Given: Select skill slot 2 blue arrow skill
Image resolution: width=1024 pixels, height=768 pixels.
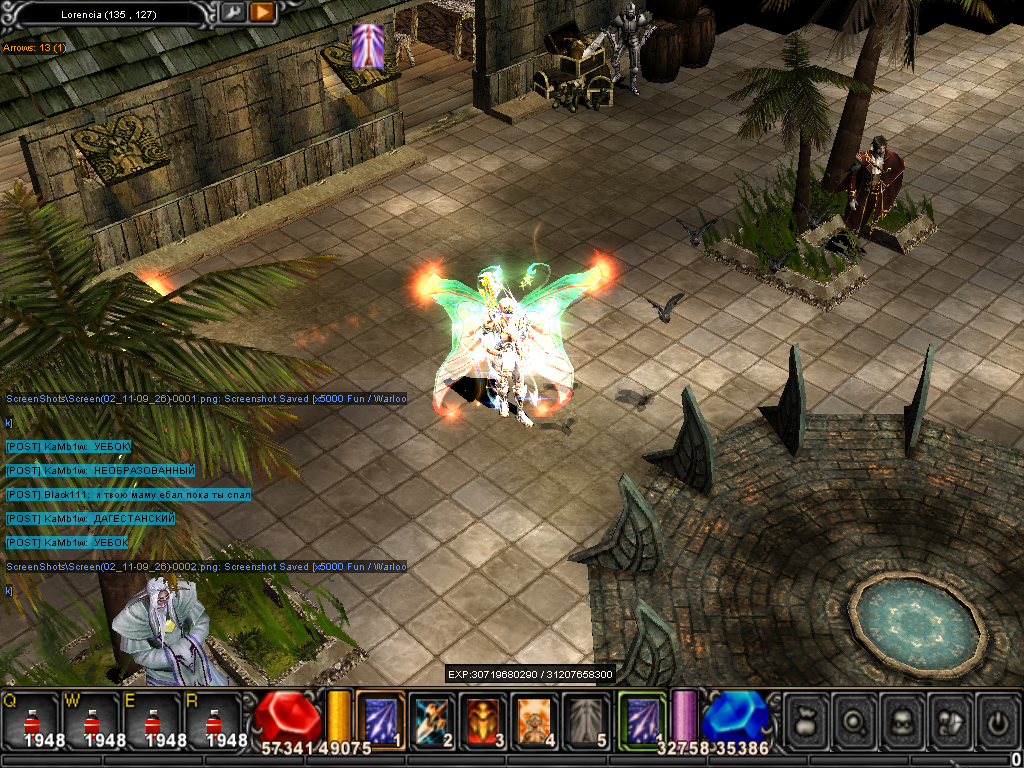Looking at the screenshot, I should pos(434,720).
